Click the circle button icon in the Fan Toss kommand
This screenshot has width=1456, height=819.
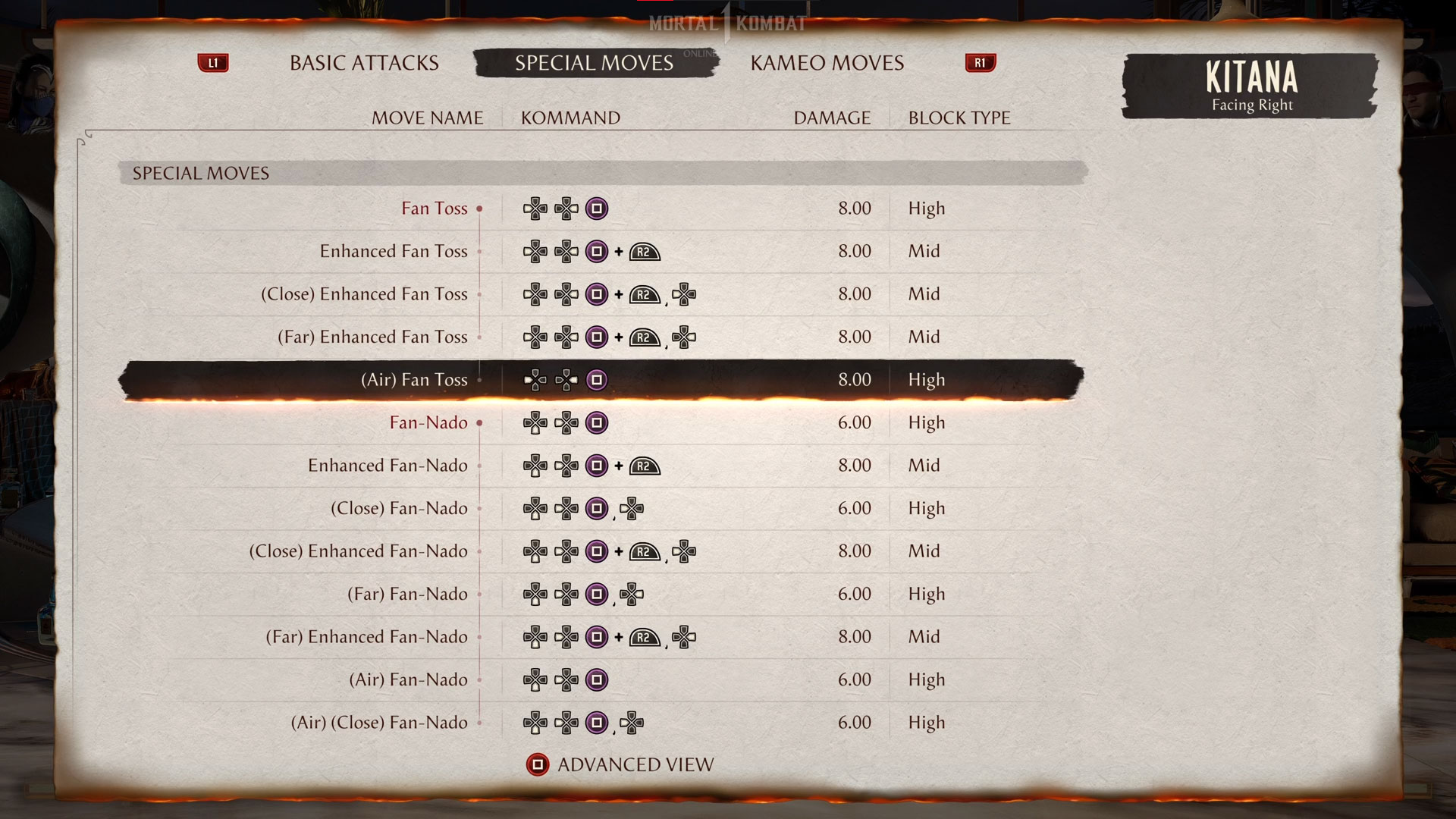[x=596, y=209]
